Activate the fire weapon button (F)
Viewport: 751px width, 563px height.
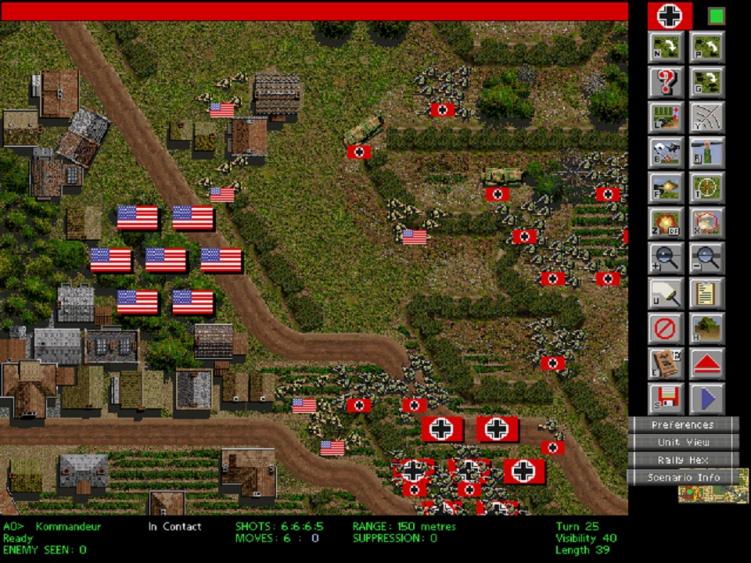665,187
